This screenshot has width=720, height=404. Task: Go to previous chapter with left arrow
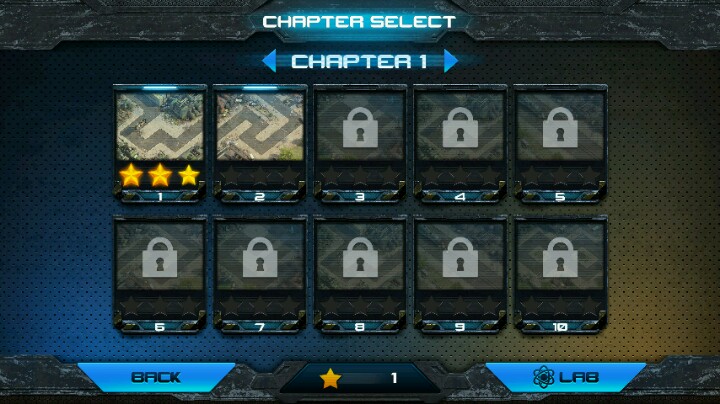point(269,61)
